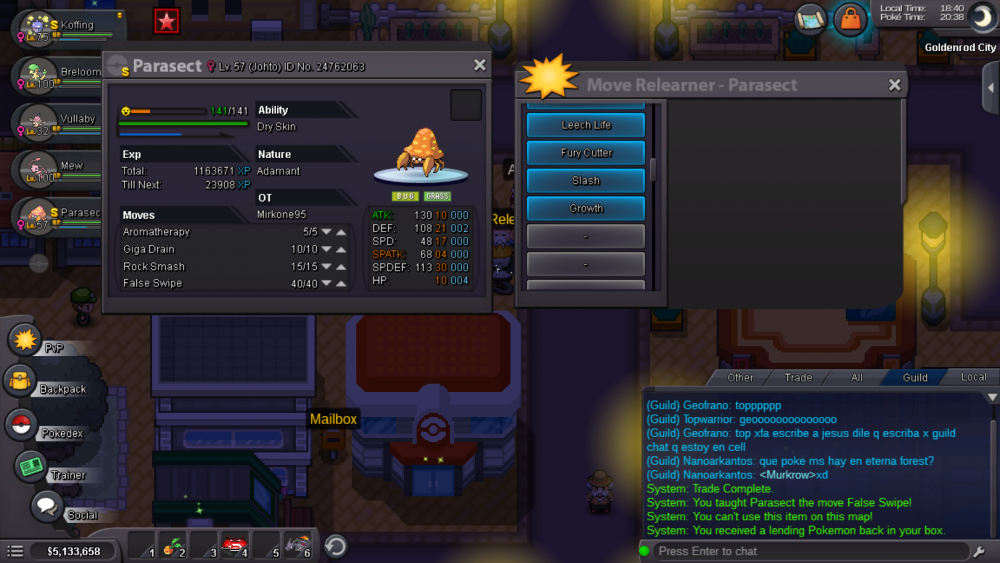Open the shop bag icon
Image resolution: width=1000 pixels, height=563 pixels.
point(850,19)
